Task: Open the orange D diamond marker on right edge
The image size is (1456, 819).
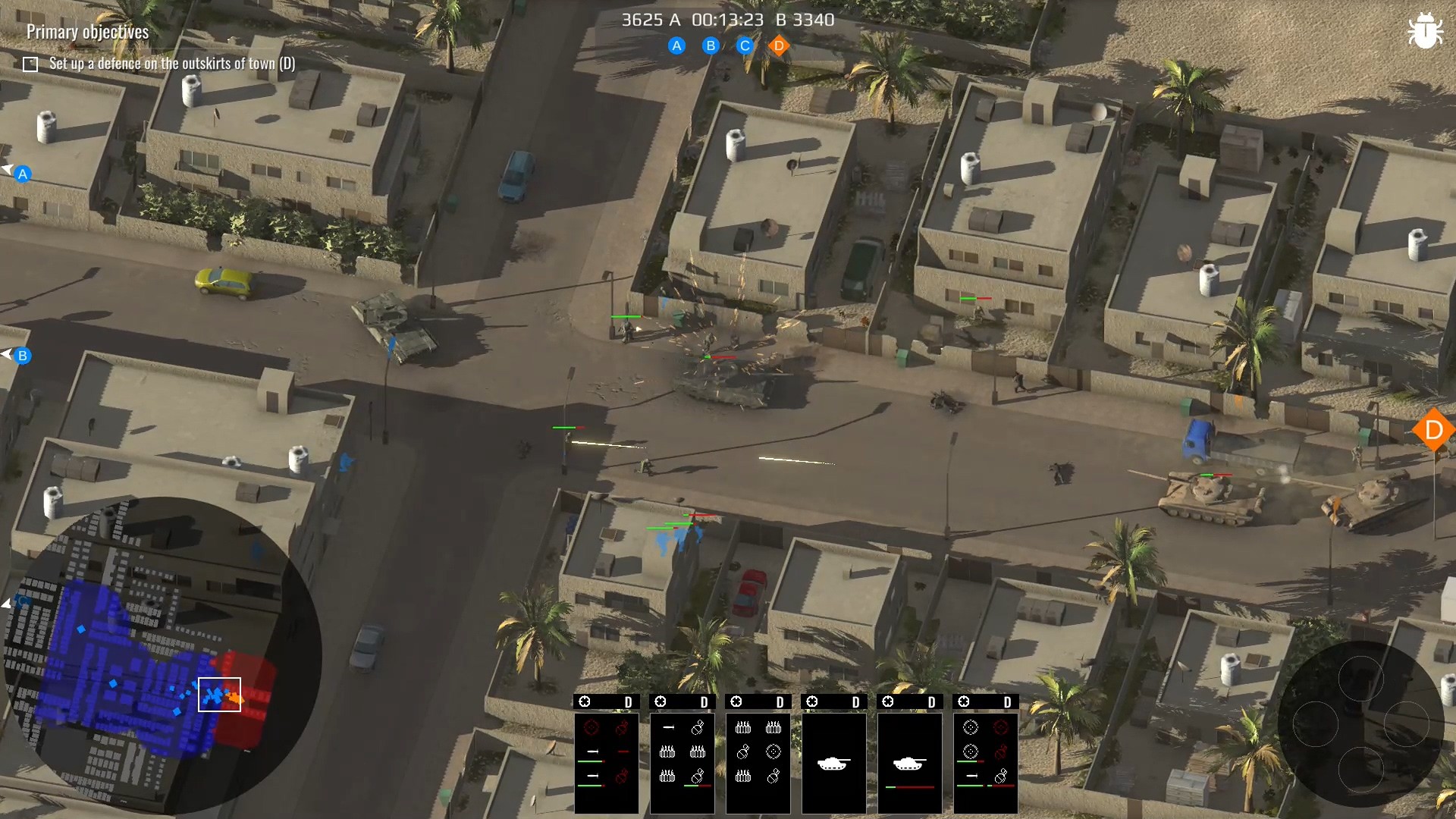Action: pyautogui.click(x=1433, y=430)
